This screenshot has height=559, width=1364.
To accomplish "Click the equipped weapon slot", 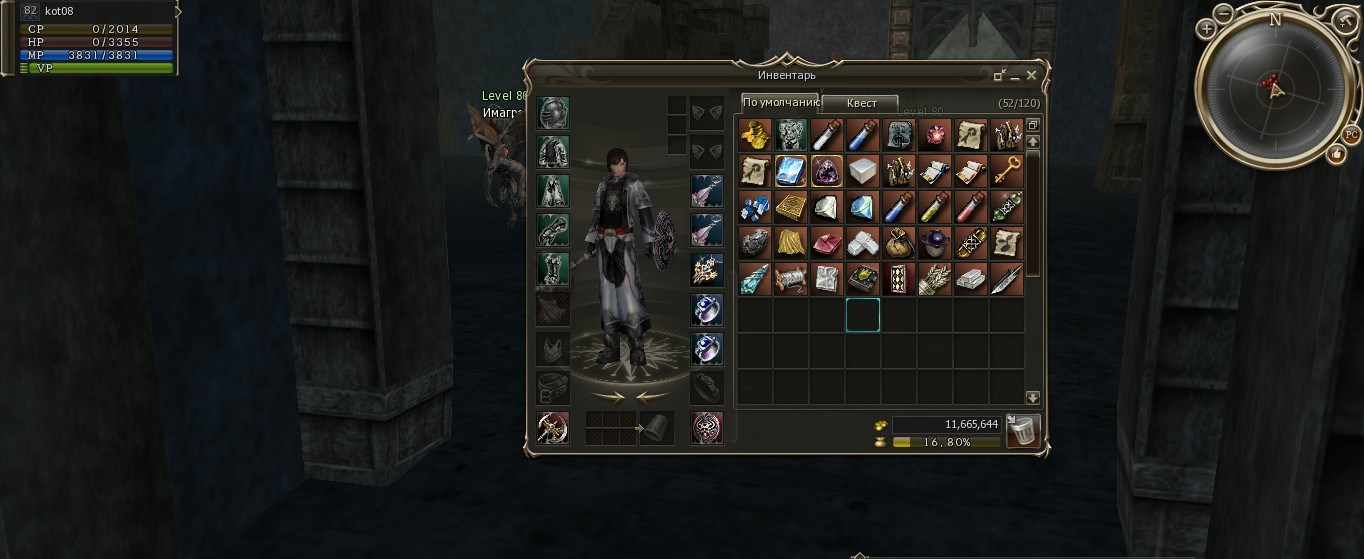I will [553, 427].
